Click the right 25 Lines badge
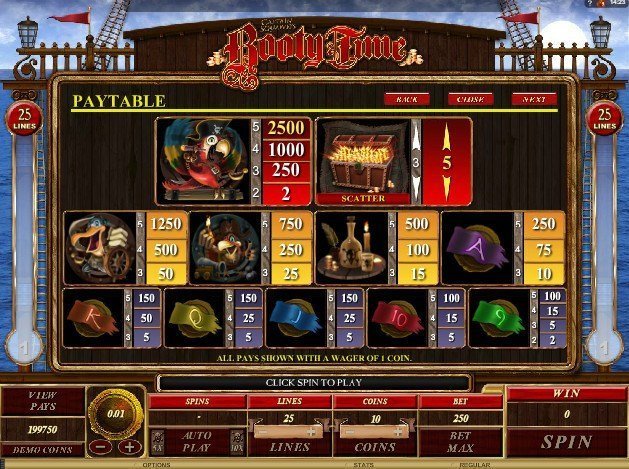The height and width of the screenshot is (469, 629). point(603,119)
